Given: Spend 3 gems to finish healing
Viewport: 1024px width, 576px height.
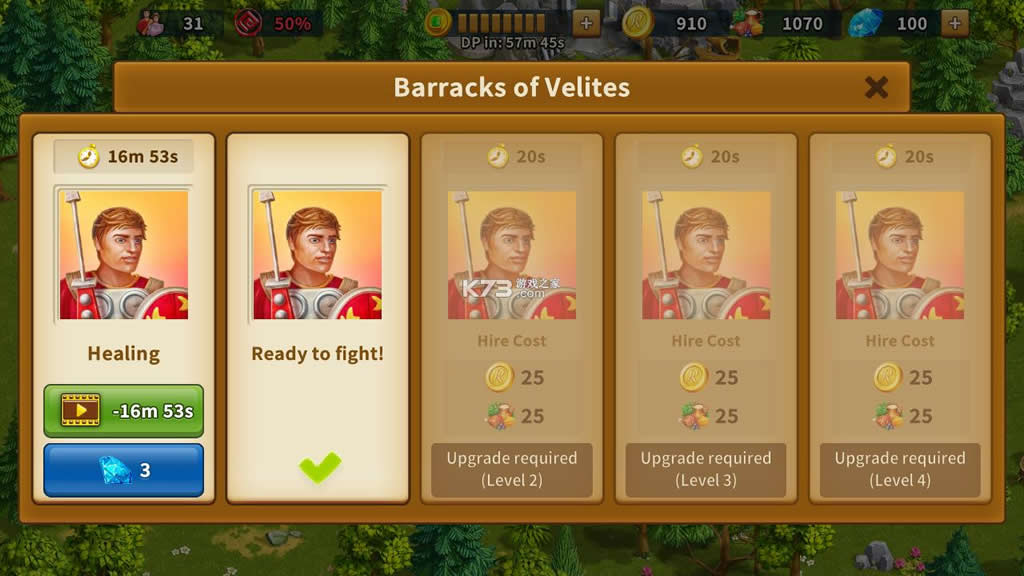Looking at the screenshot, I should tap(124, 470).
